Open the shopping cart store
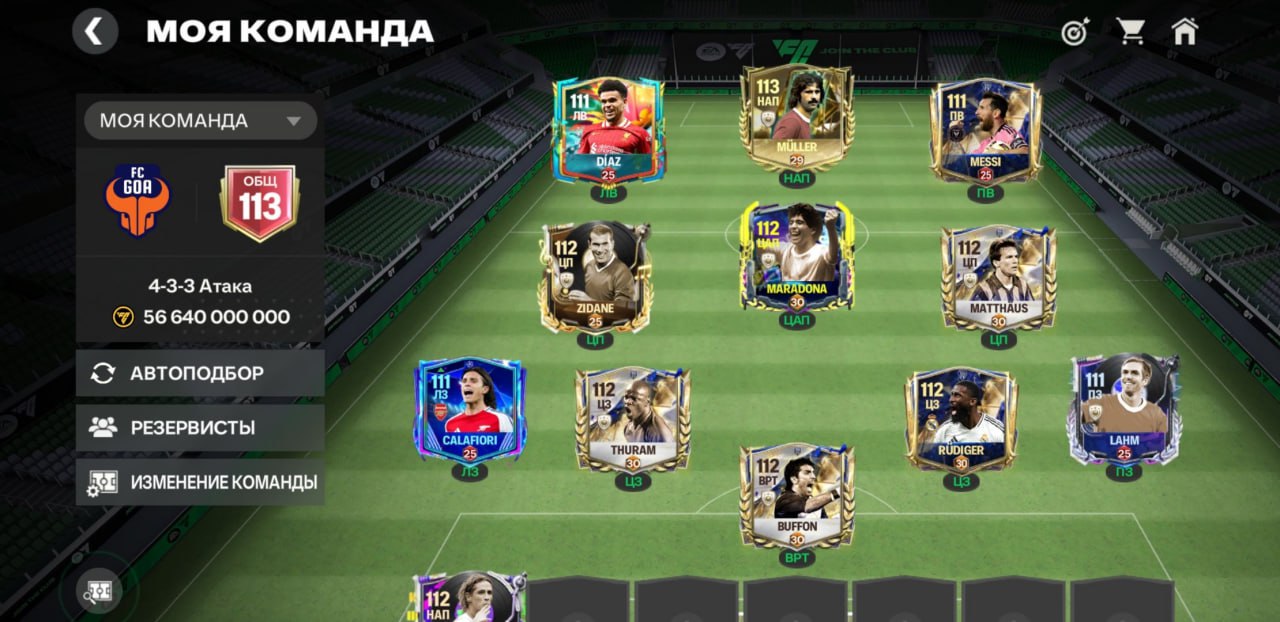Image resolution: width=1280 pixels, height=622 pixels. coord(1131,32)
